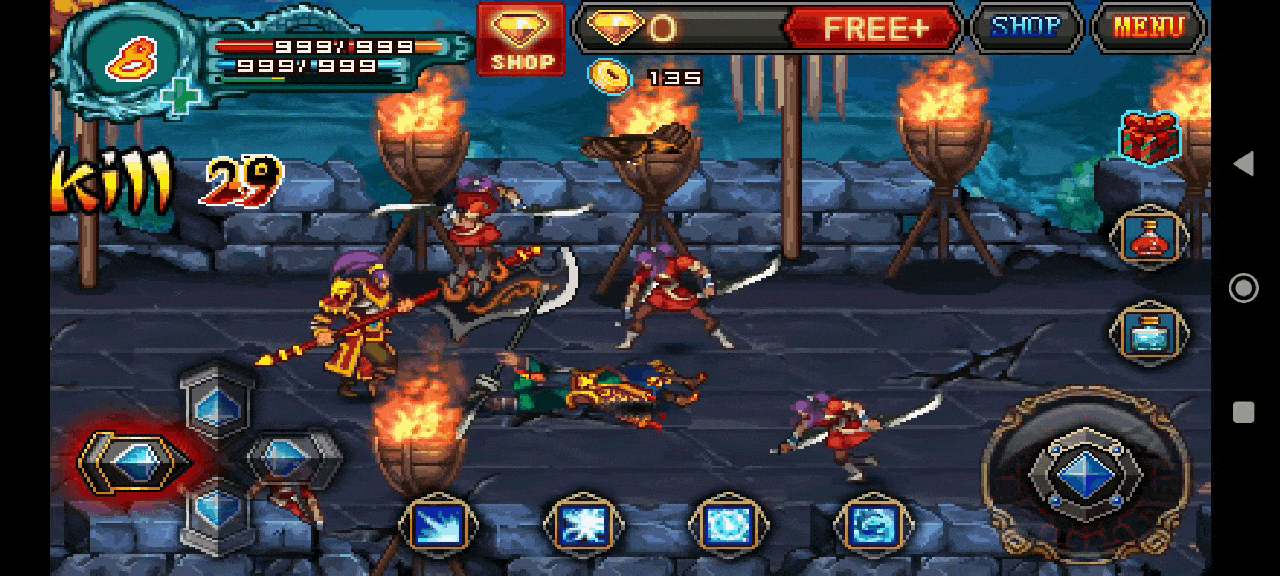The width and height of the screenshot is (1280, 576).
Task: Activate the white starburst skill
Action: point(583,525)
